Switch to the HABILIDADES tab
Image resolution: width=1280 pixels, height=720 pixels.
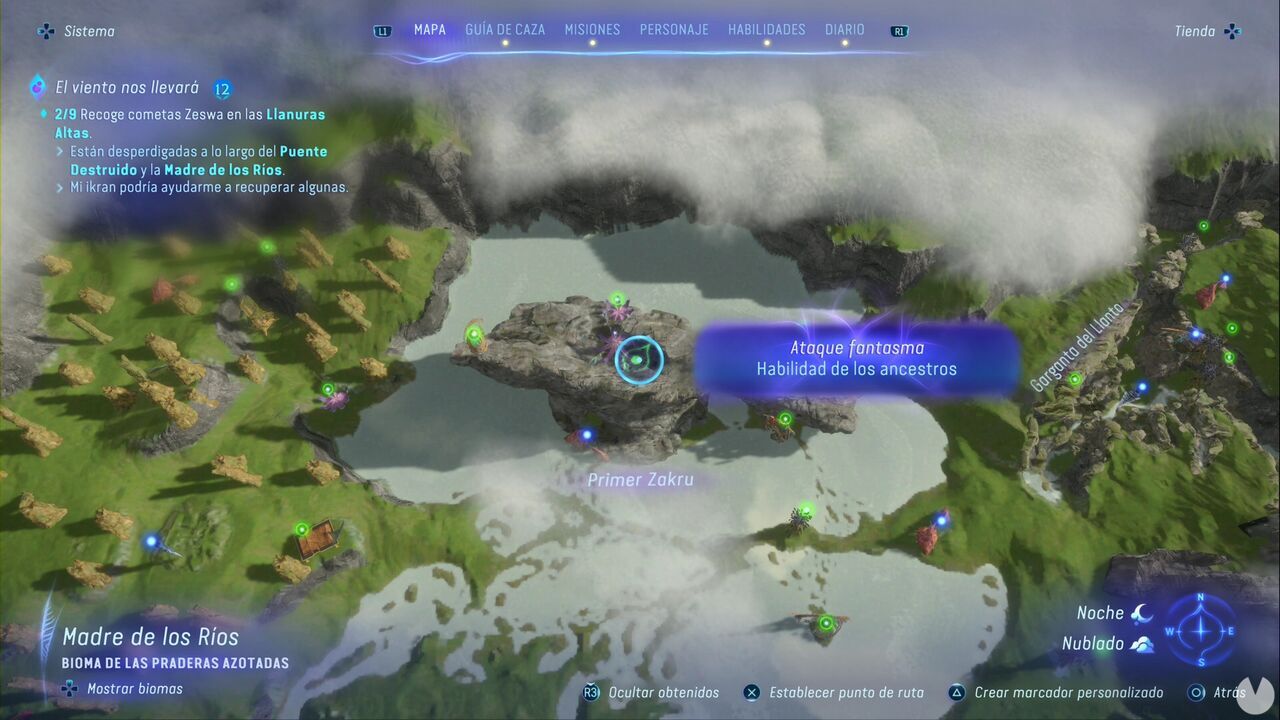[x=766, y=29]
